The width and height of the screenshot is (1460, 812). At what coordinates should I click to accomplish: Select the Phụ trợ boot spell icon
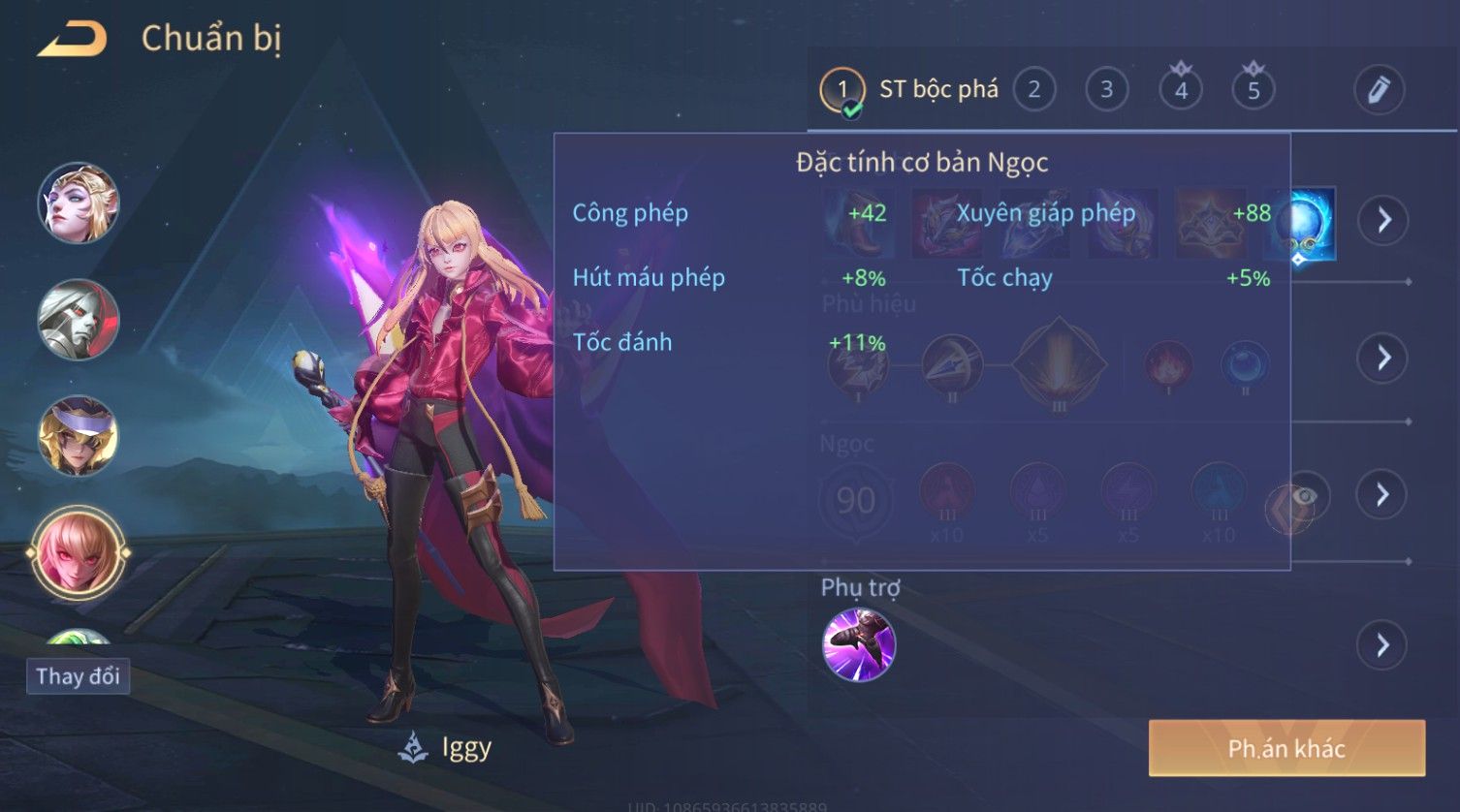pos(858,644)
